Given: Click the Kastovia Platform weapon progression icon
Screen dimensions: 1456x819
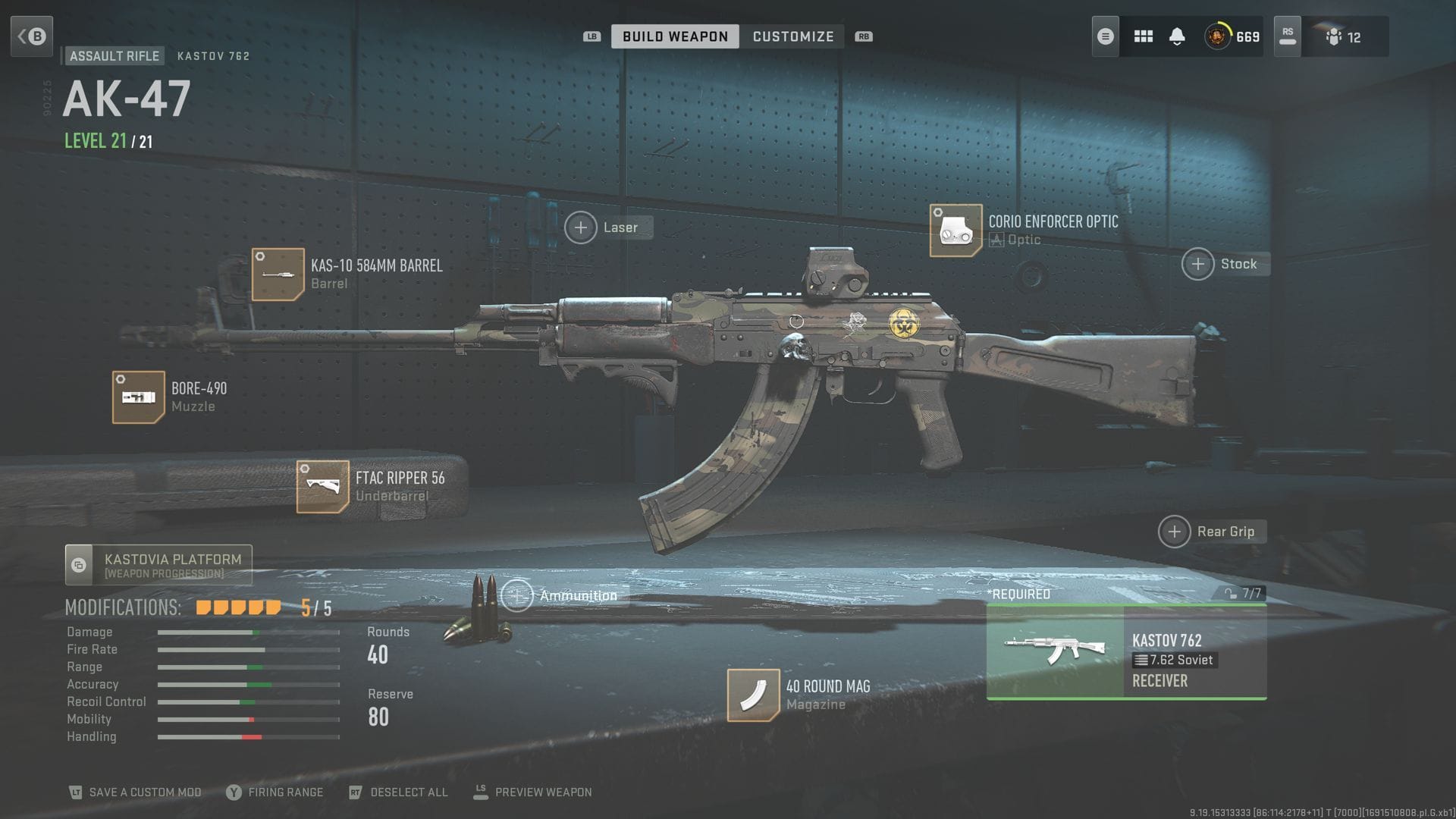Looking at the screenshot, I should [79, 564].
